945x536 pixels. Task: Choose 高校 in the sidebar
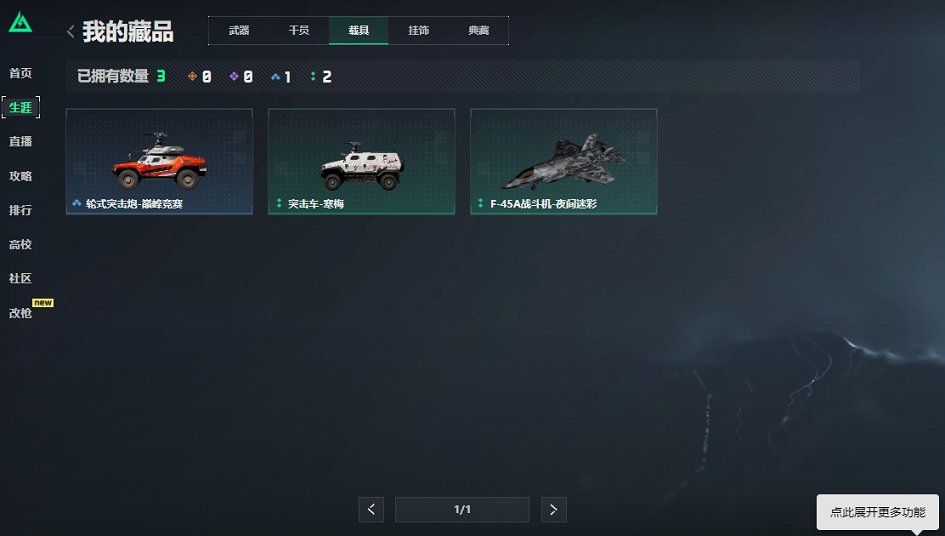pyautogui.click(x=20, y=244)
